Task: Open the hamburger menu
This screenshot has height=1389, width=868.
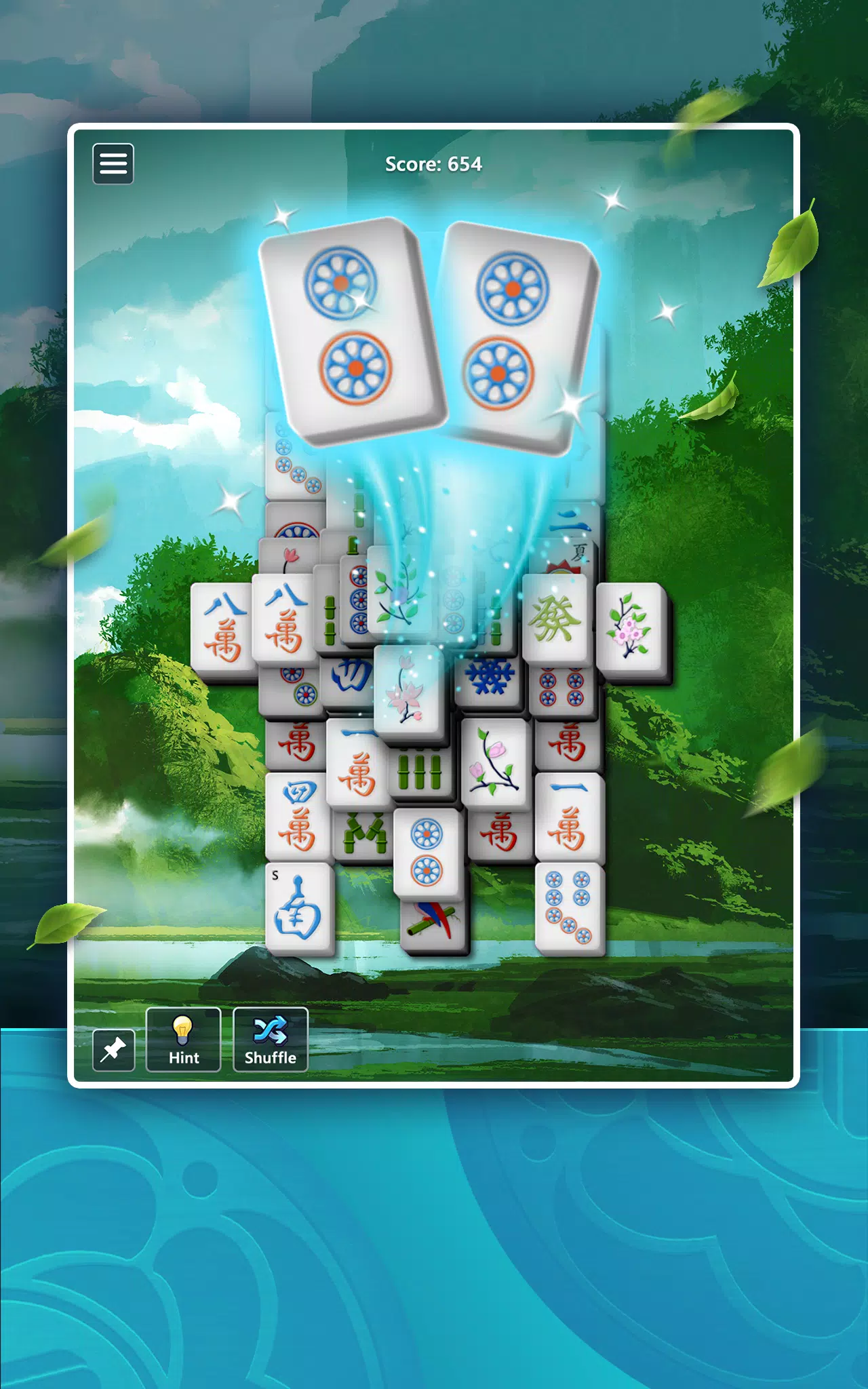Action: click(113, 163)
